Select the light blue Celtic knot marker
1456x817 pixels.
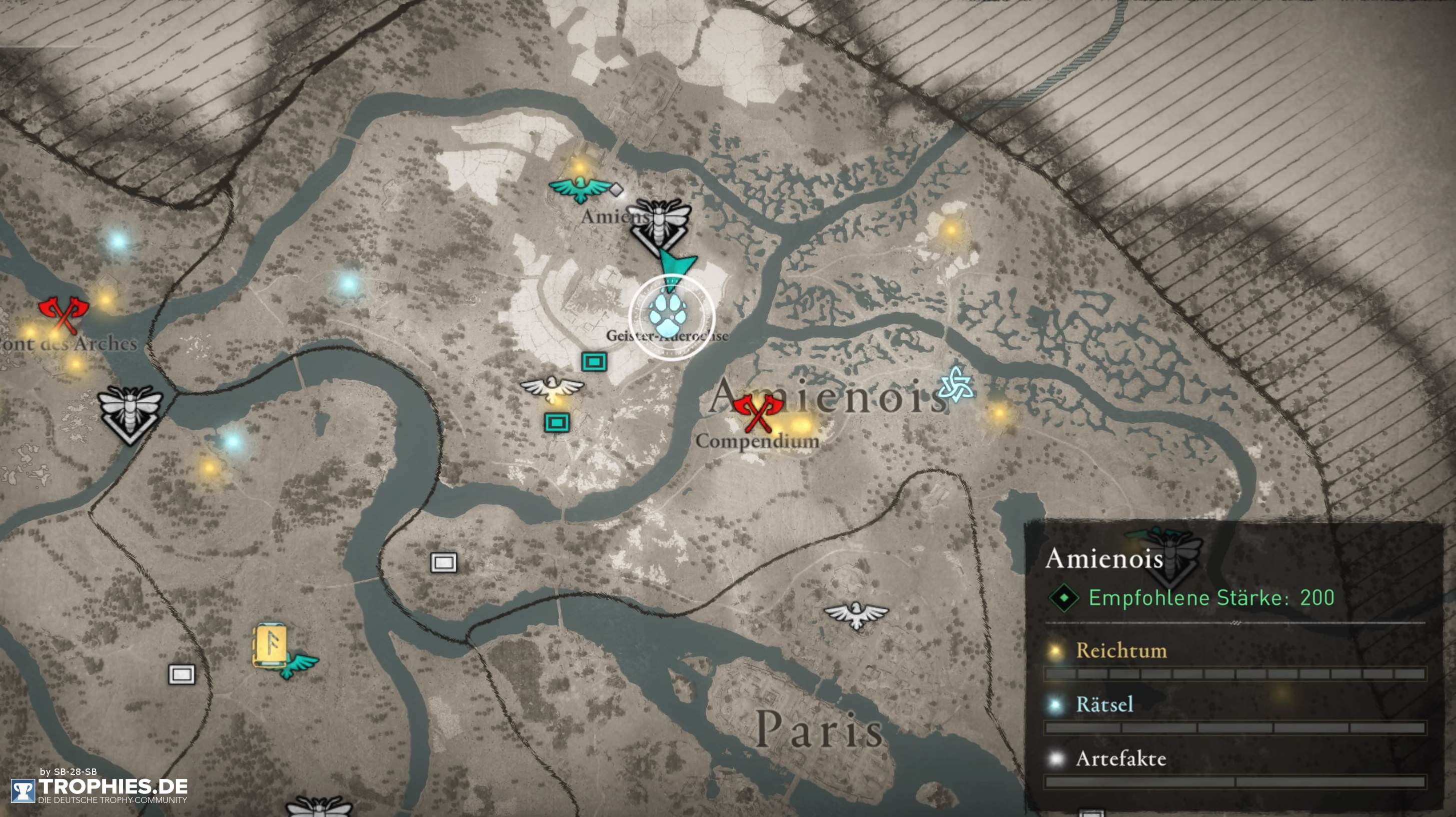(x=956, y=384)
